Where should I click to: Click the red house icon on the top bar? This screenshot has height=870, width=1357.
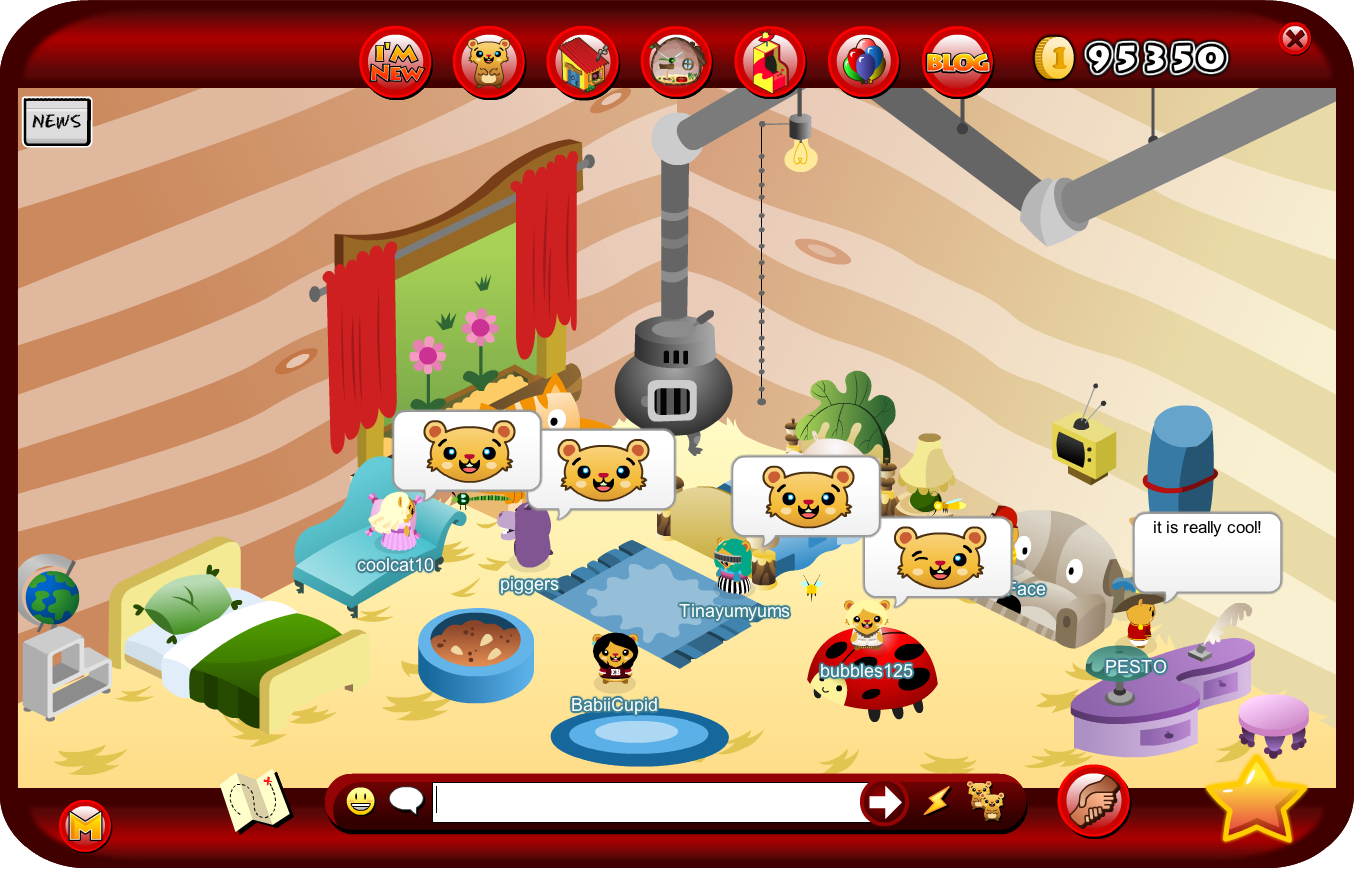point(582,61)
